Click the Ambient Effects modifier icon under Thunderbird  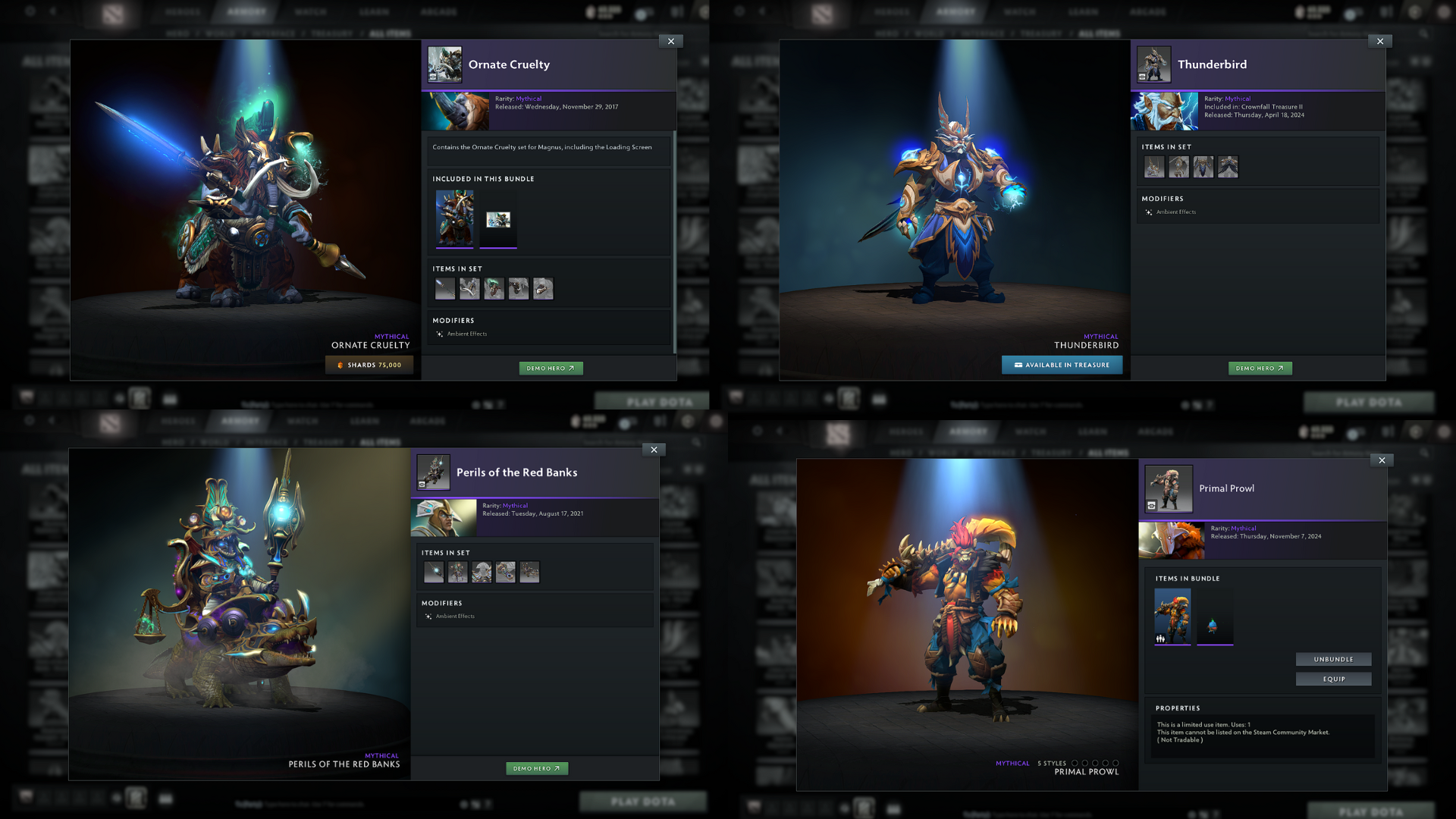coord(1147,212)
